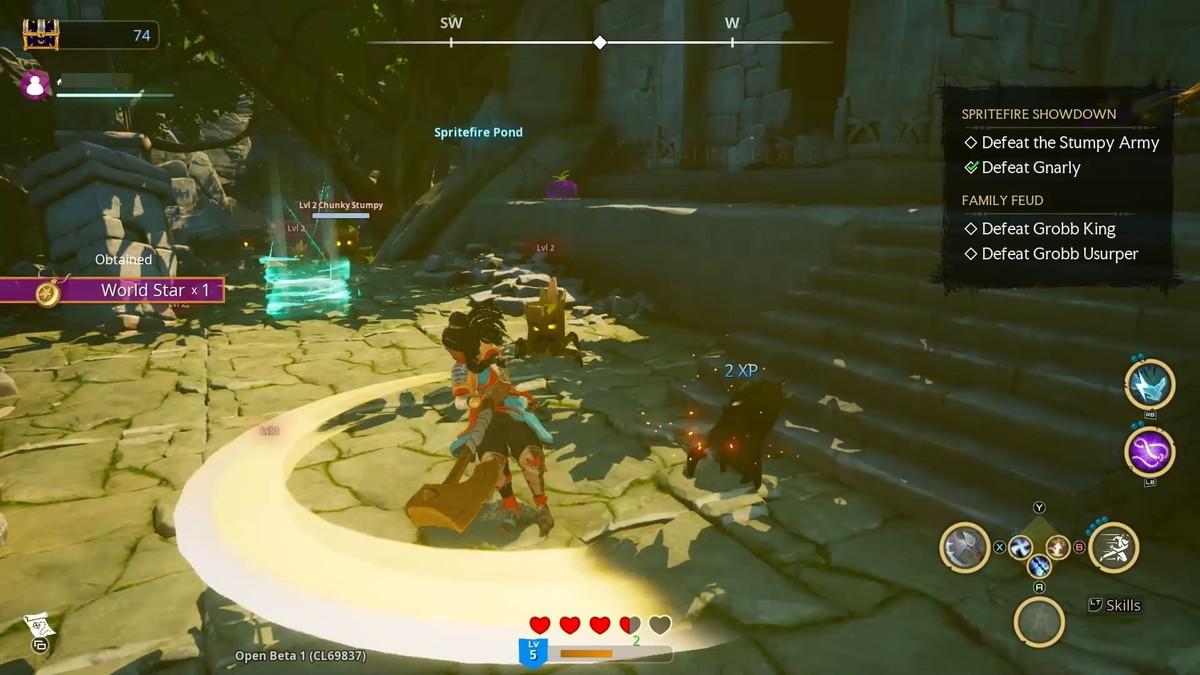Use the axe weapon attack icon

pyautogui.click(x=965, y=547)
